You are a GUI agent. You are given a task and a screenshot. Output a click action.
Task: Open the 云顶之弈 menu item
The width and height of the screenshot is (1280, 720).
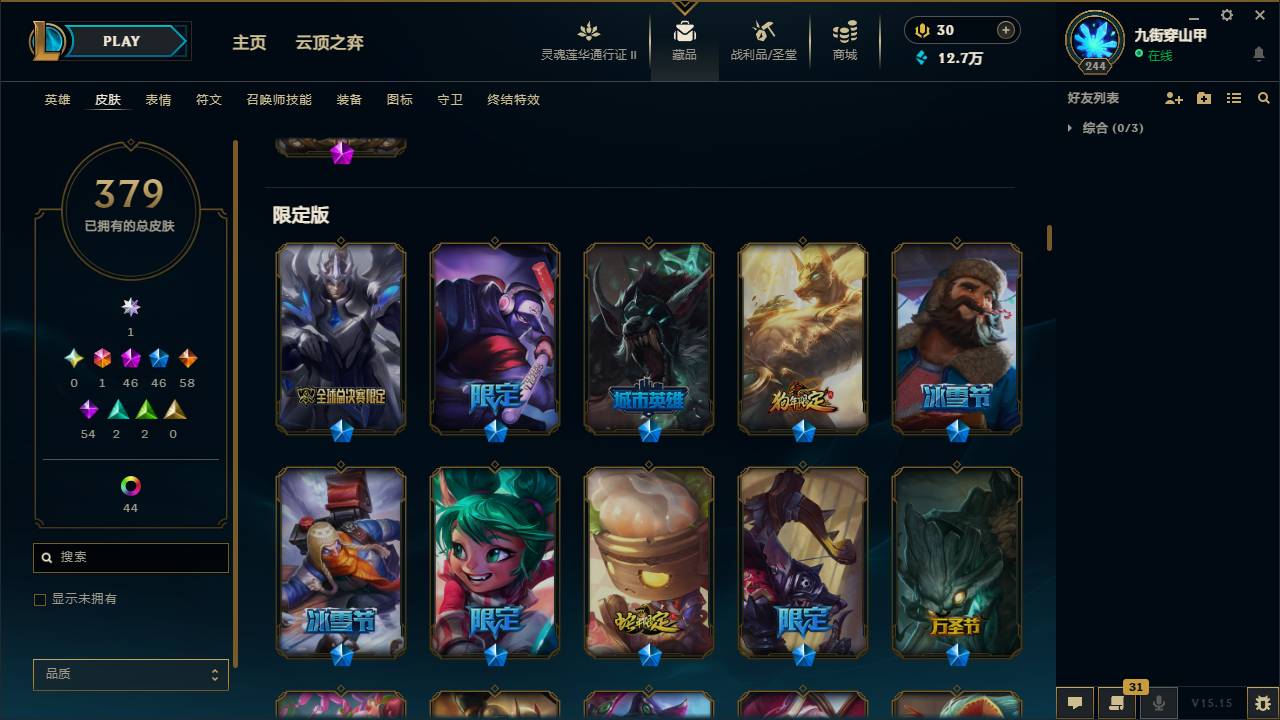(x=332, y=43)
